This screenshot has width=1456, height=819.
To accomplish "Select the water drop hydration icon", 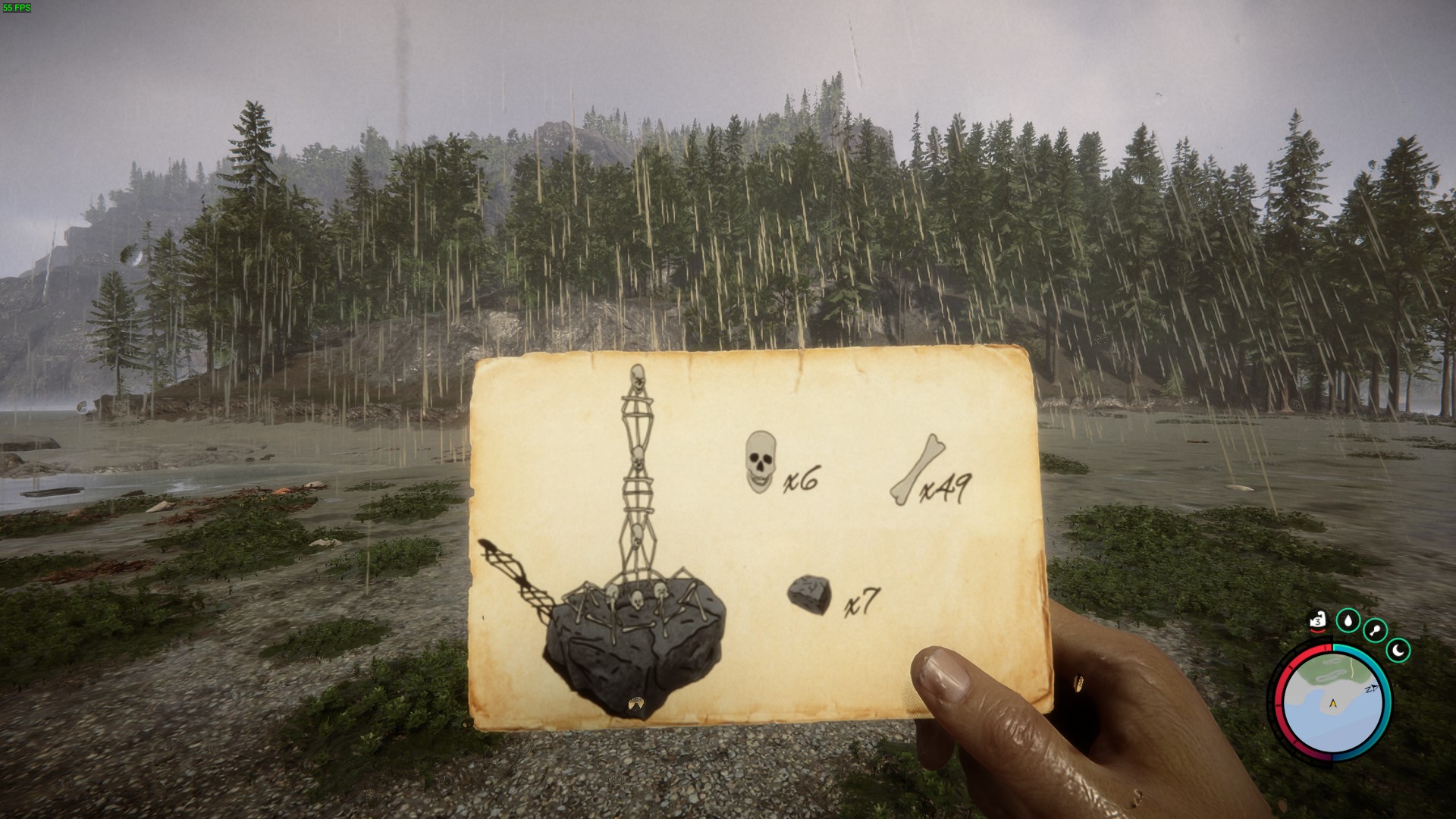I will point(1348,621).
